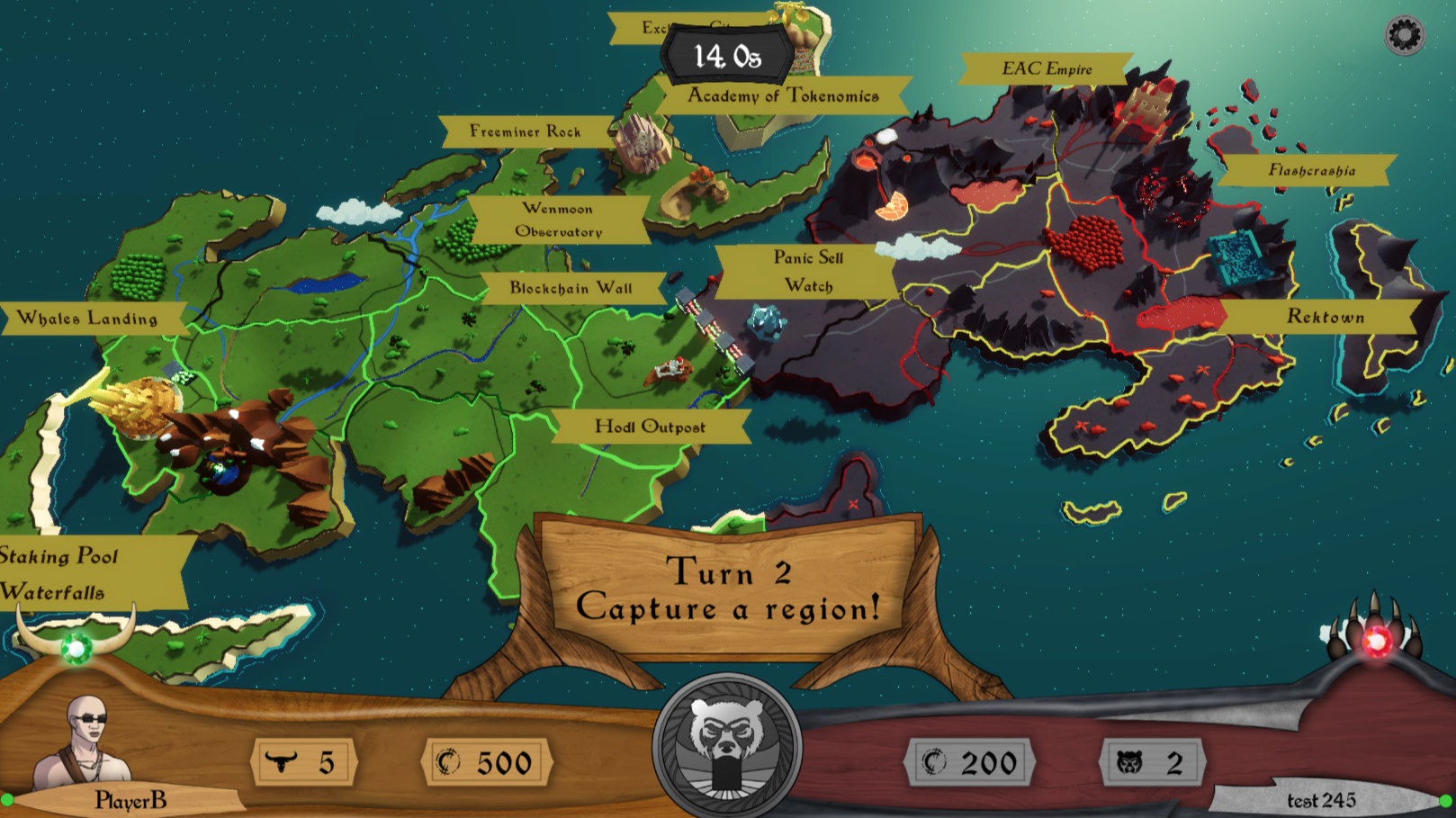Pick the Wenmoon Observatory region banner
The height and width of the screenshot is (818, 1456).
558,220
